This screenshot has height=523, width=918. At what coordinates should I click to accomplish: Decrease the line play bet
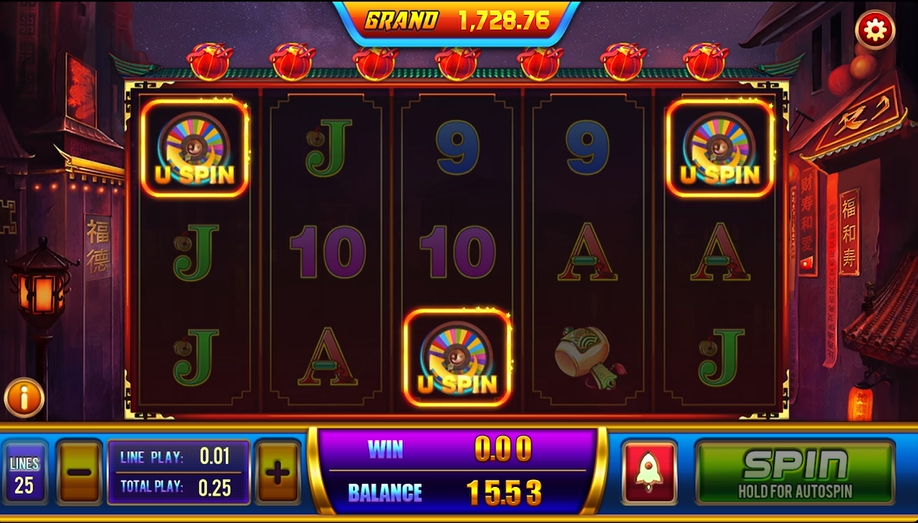pyautogui.click(x=79, y=472)
